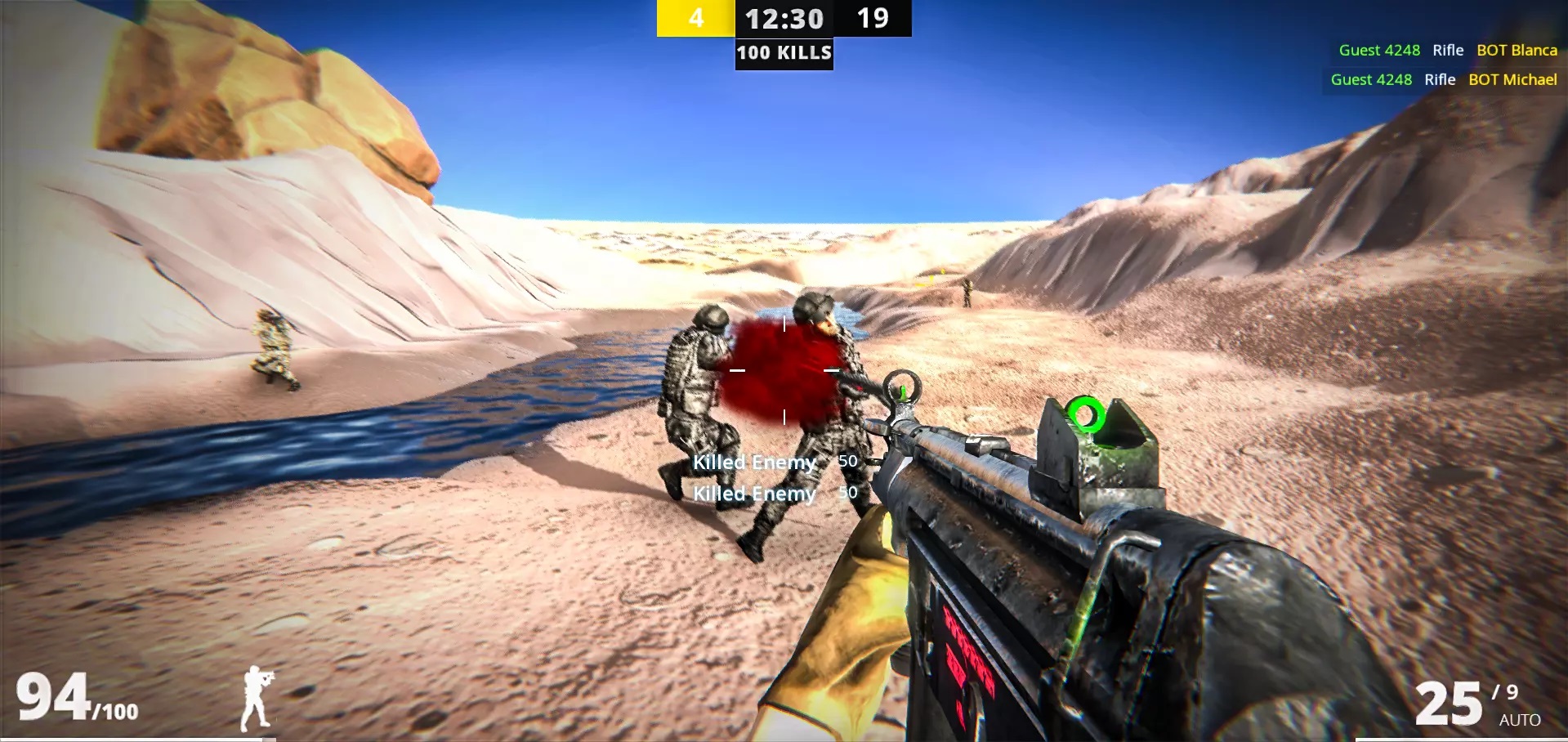This screenshot has width=1568, height=742.
Task: Click the standing soldier stance icon
Action: [257, 699]
